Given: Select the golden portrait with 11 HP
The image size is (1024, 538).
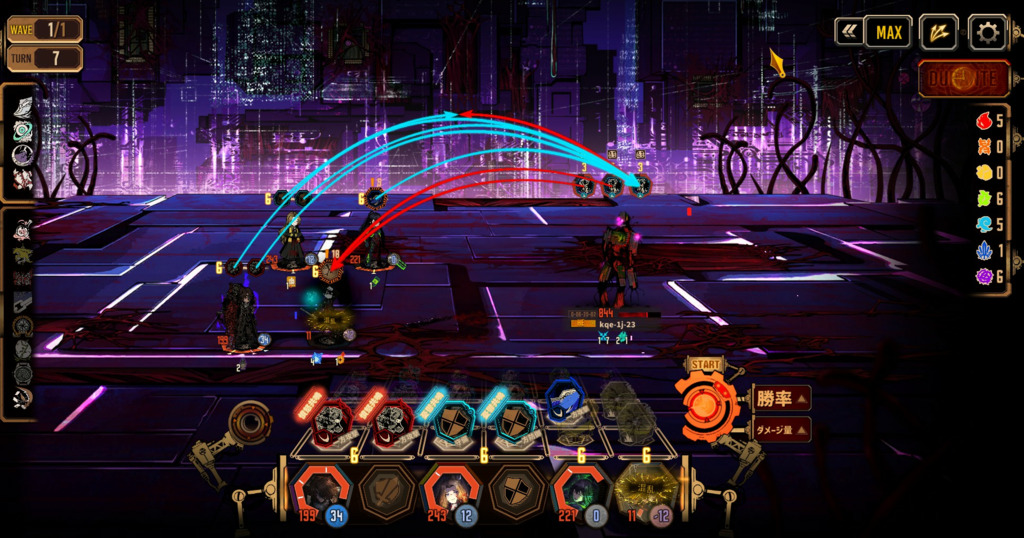Looking at the screenshot, I should click(x=645, y=492).
